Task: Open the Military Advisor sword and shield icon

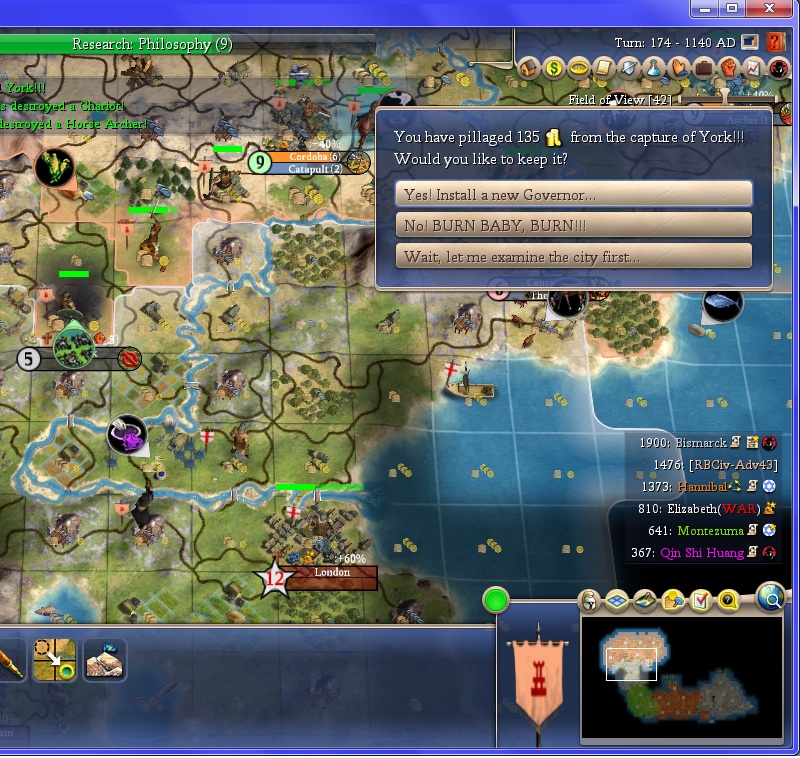Action: point(629,68)
